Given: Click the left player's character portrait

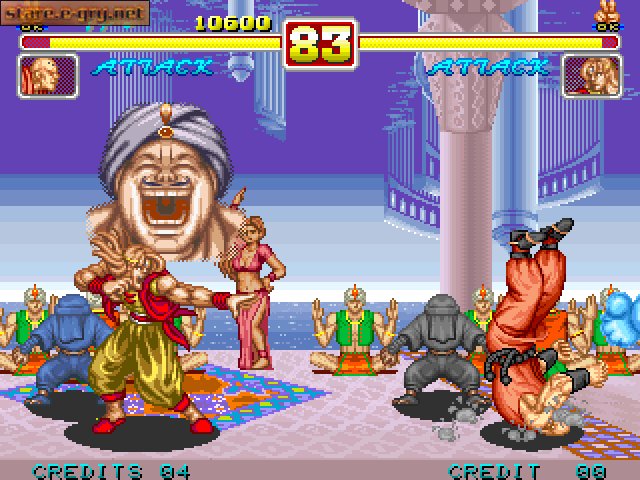Looking at the screenshot, I should [48, 76].
